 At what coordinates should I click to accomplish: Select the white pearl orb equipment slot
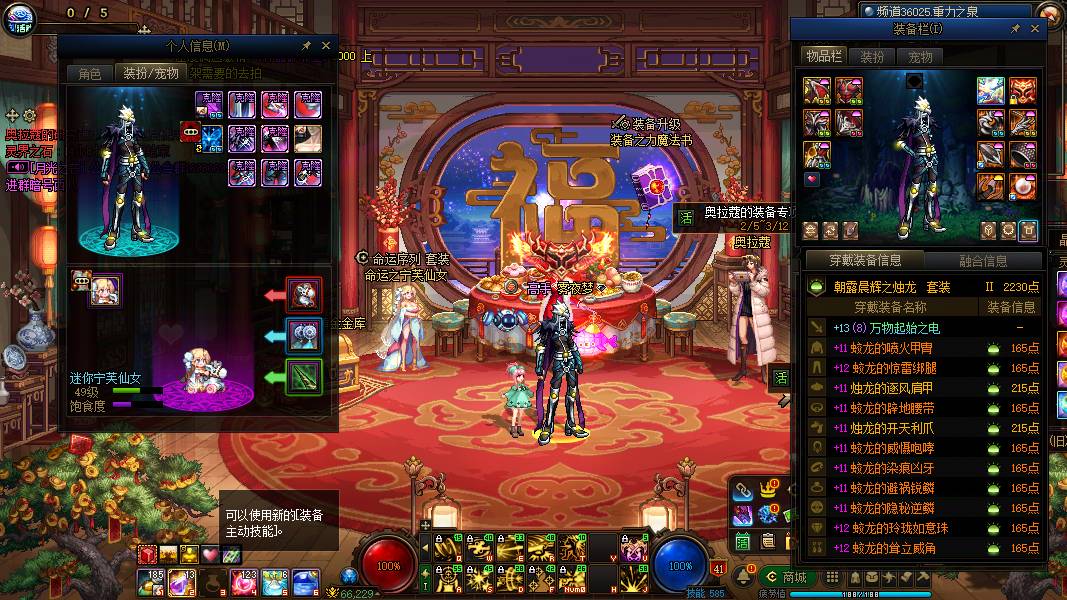point(1022,186)
